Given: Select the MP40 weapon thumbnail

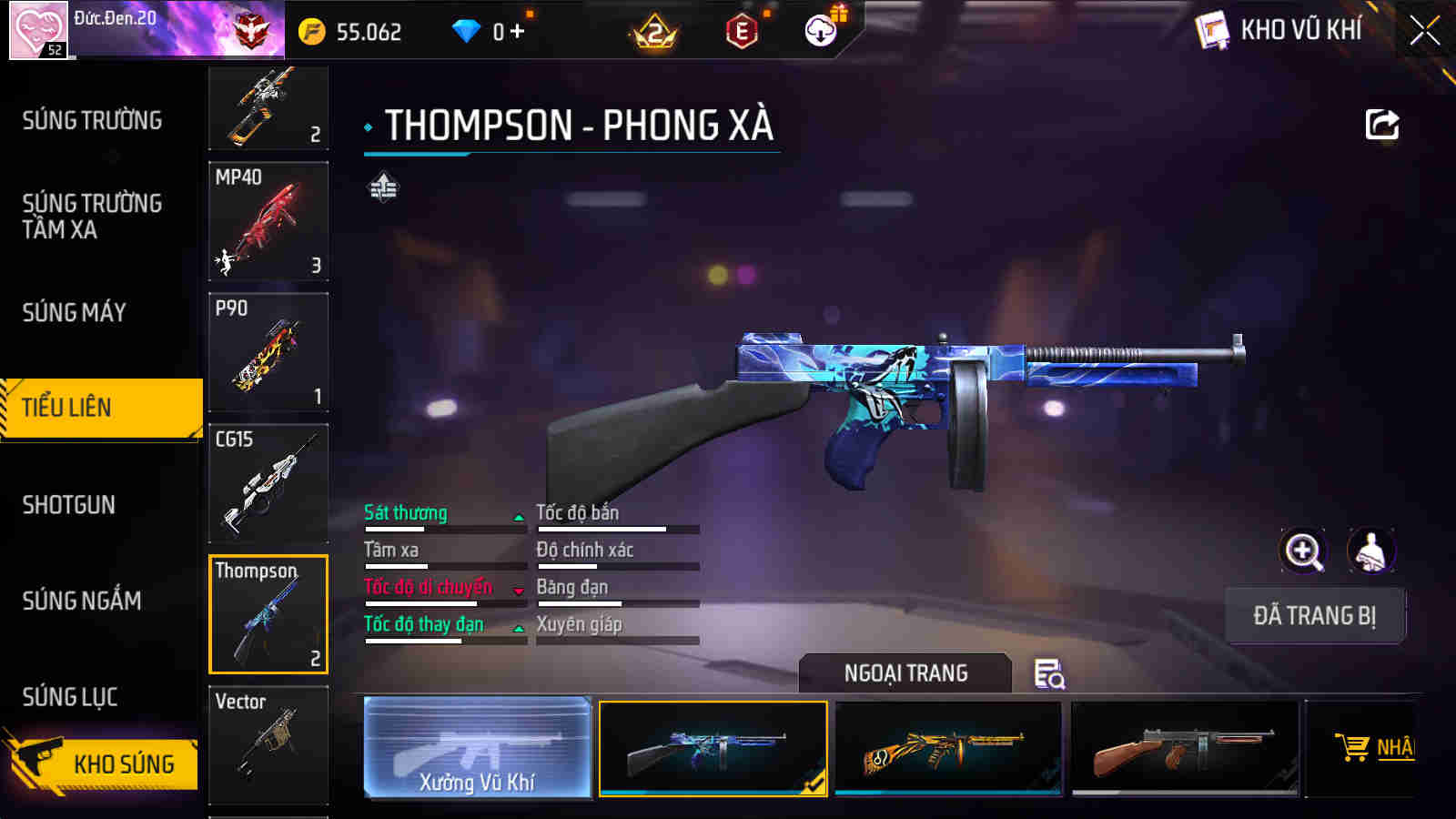Looking at the screenshot, I should pos(268,223).
